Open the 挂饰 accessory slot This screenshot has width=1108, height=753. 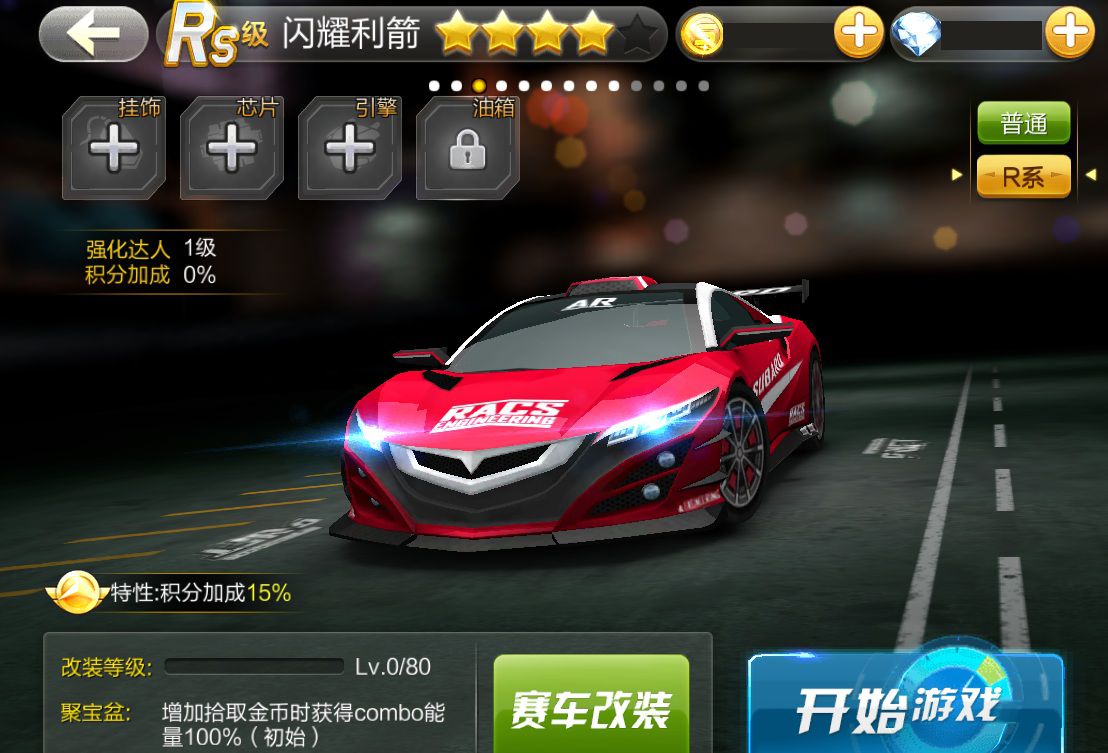tap(114, 150)
